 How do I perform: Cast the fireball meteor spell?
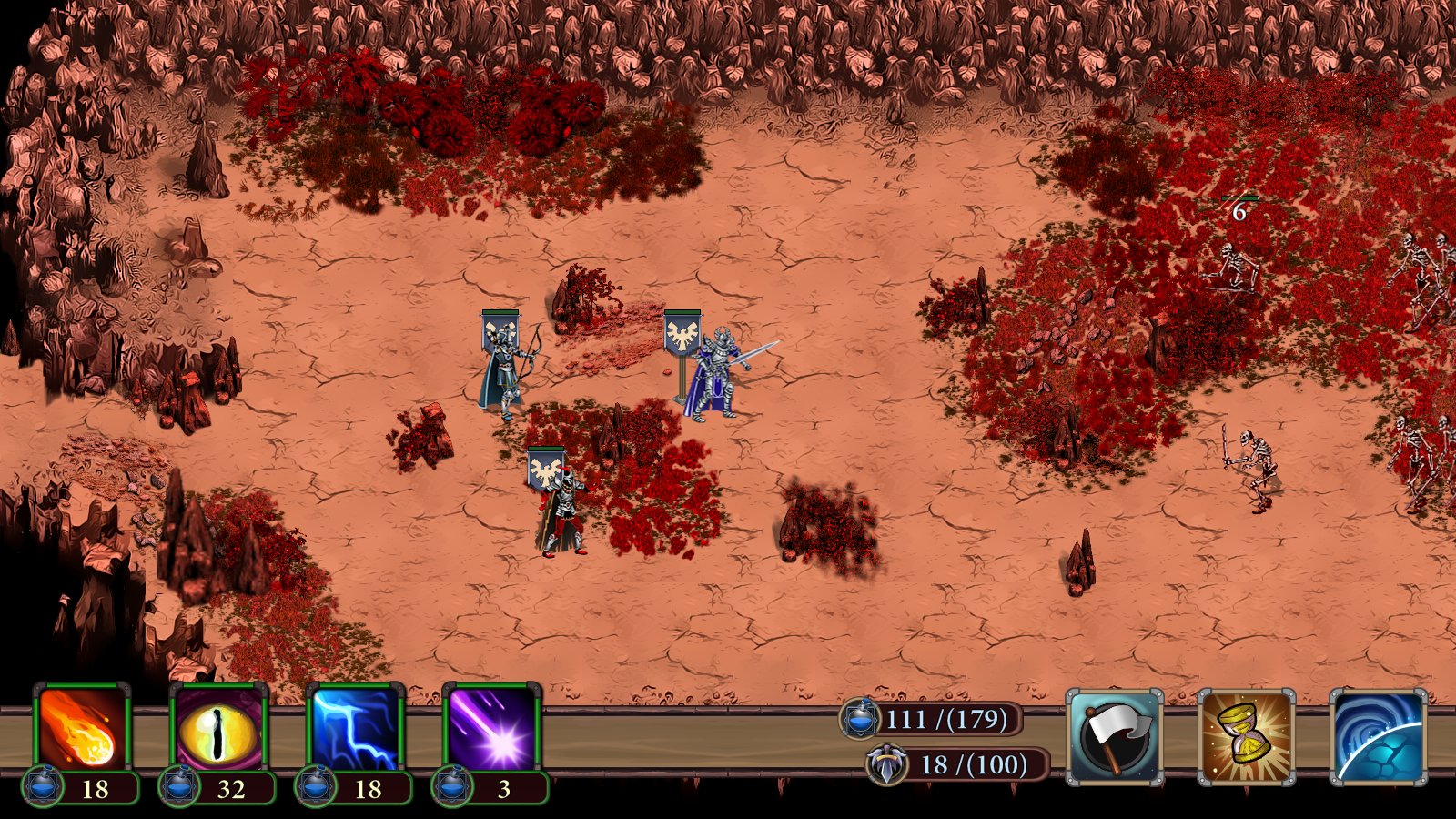point(82,728)
